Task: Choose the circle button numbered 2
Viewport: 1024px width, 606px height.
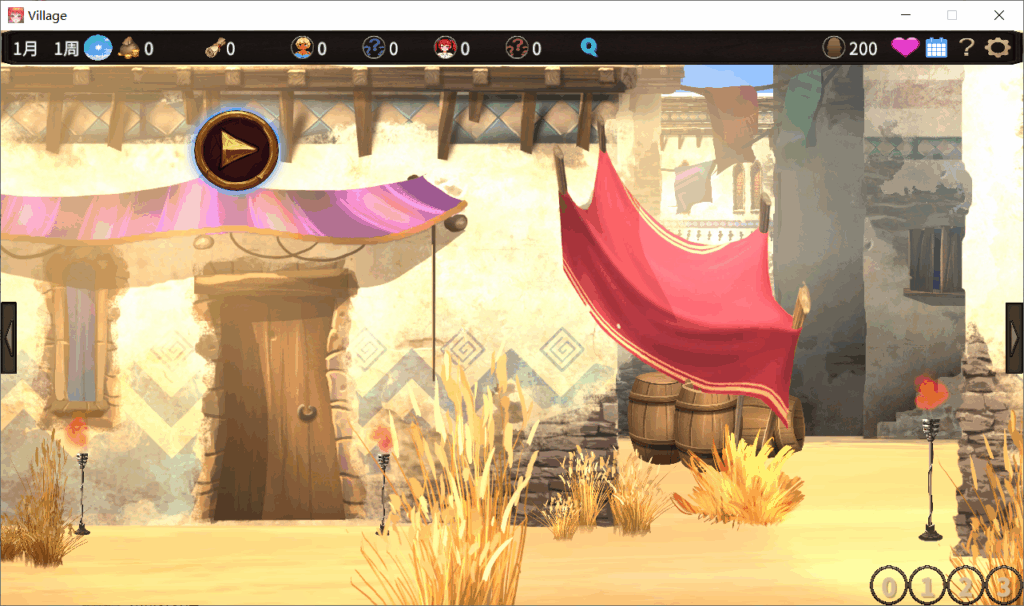Action: (965, 586)
